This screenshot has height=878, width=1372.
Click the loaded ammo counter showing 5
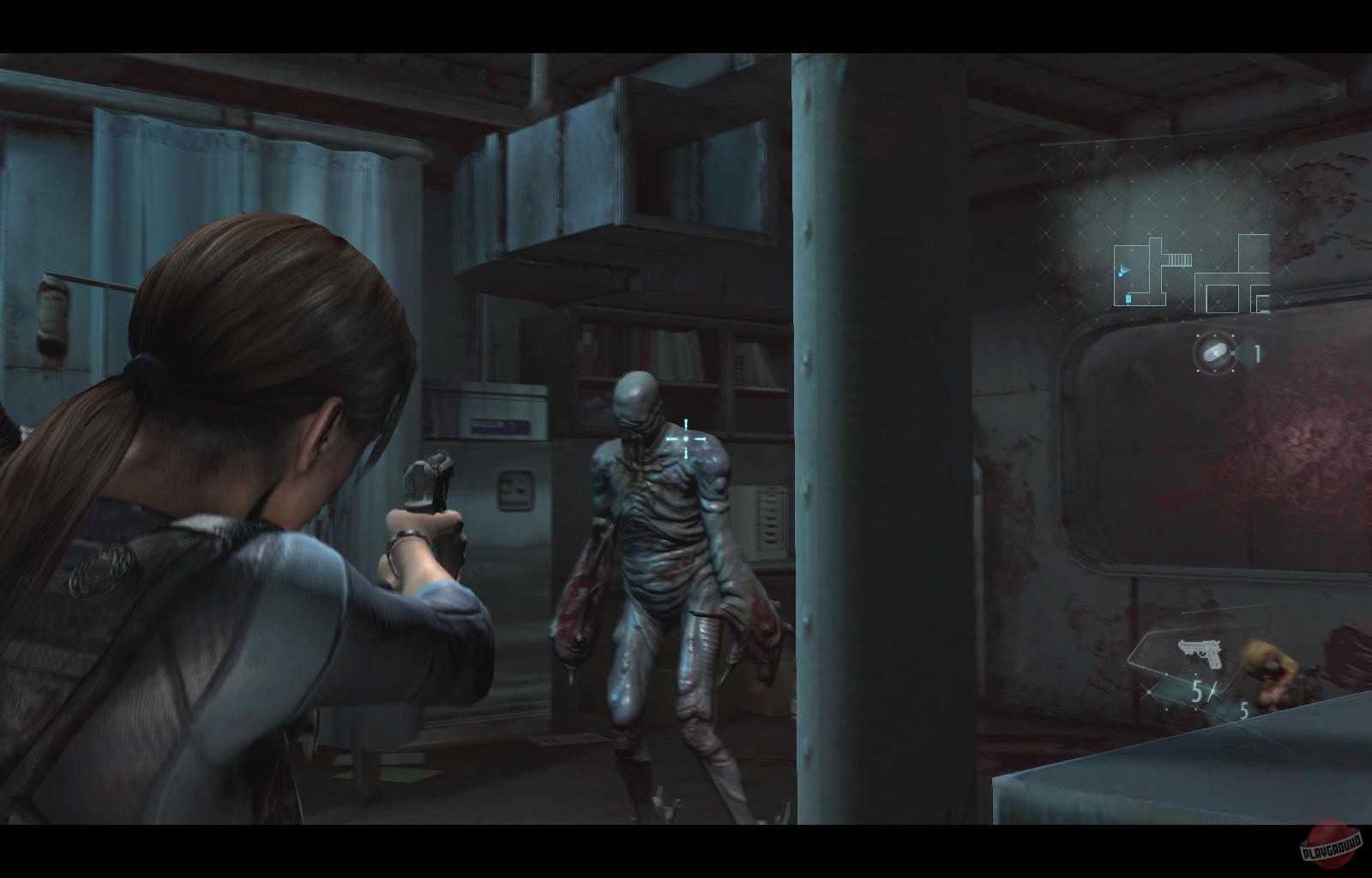click(1195, 691)
